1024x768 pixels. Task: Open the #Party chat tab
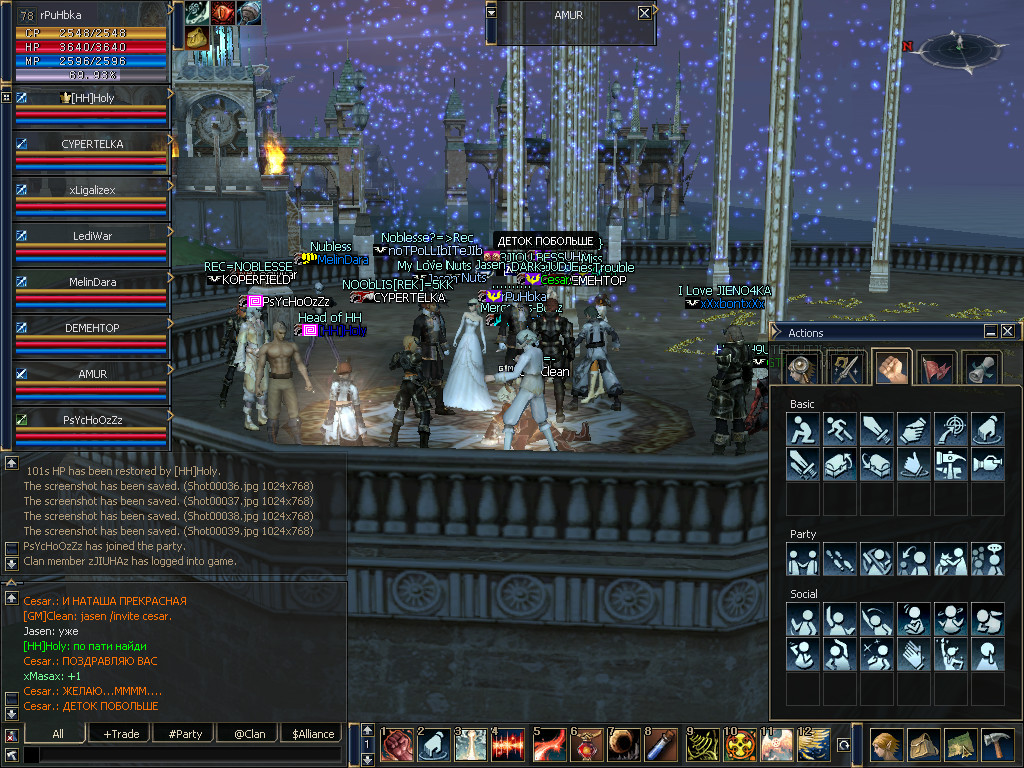pos(185,734)
